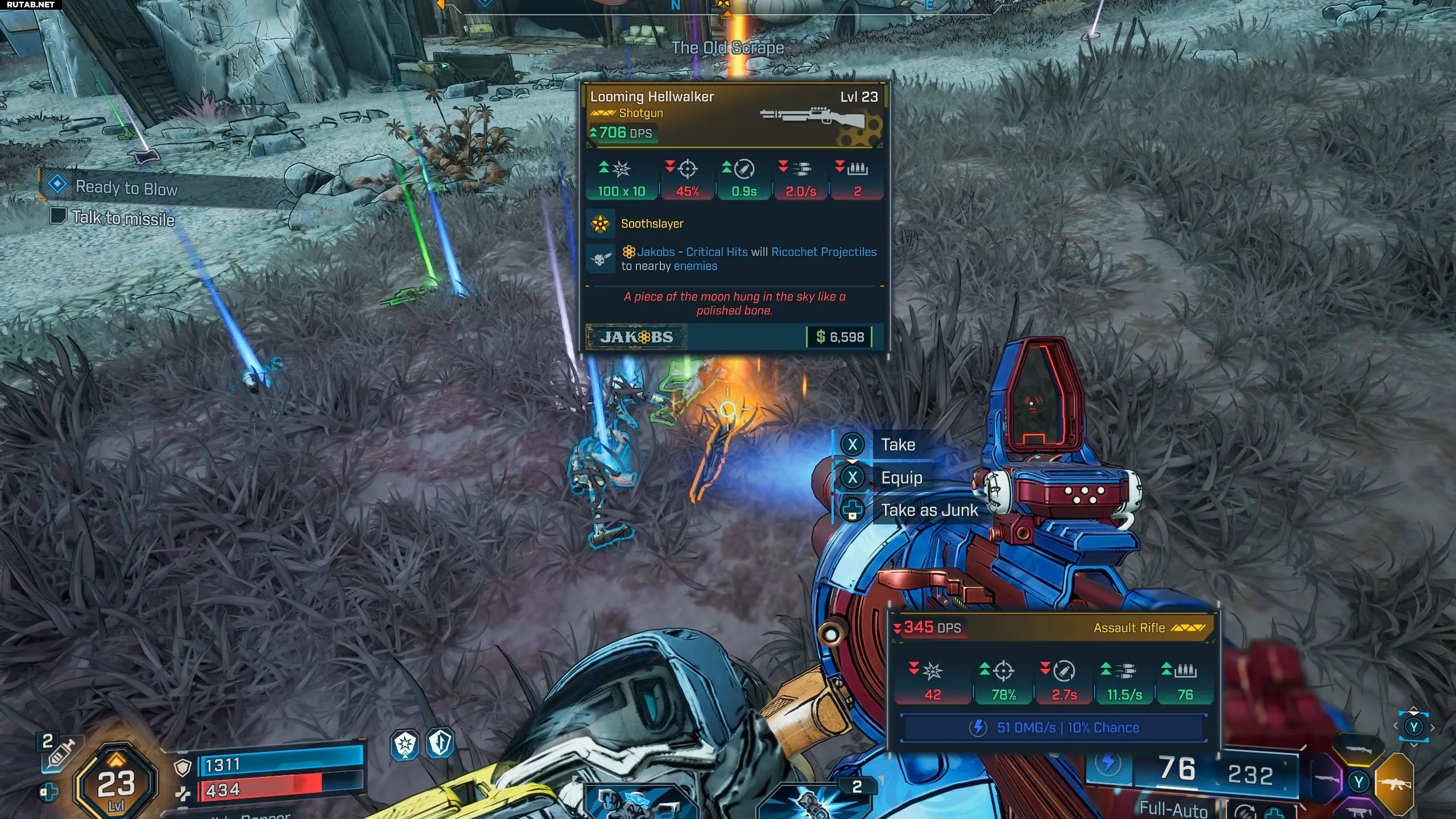Viewport: 1456px width, 819px height.
Task: Choose the Take option for the shotgun
Action: click(897, 445)
